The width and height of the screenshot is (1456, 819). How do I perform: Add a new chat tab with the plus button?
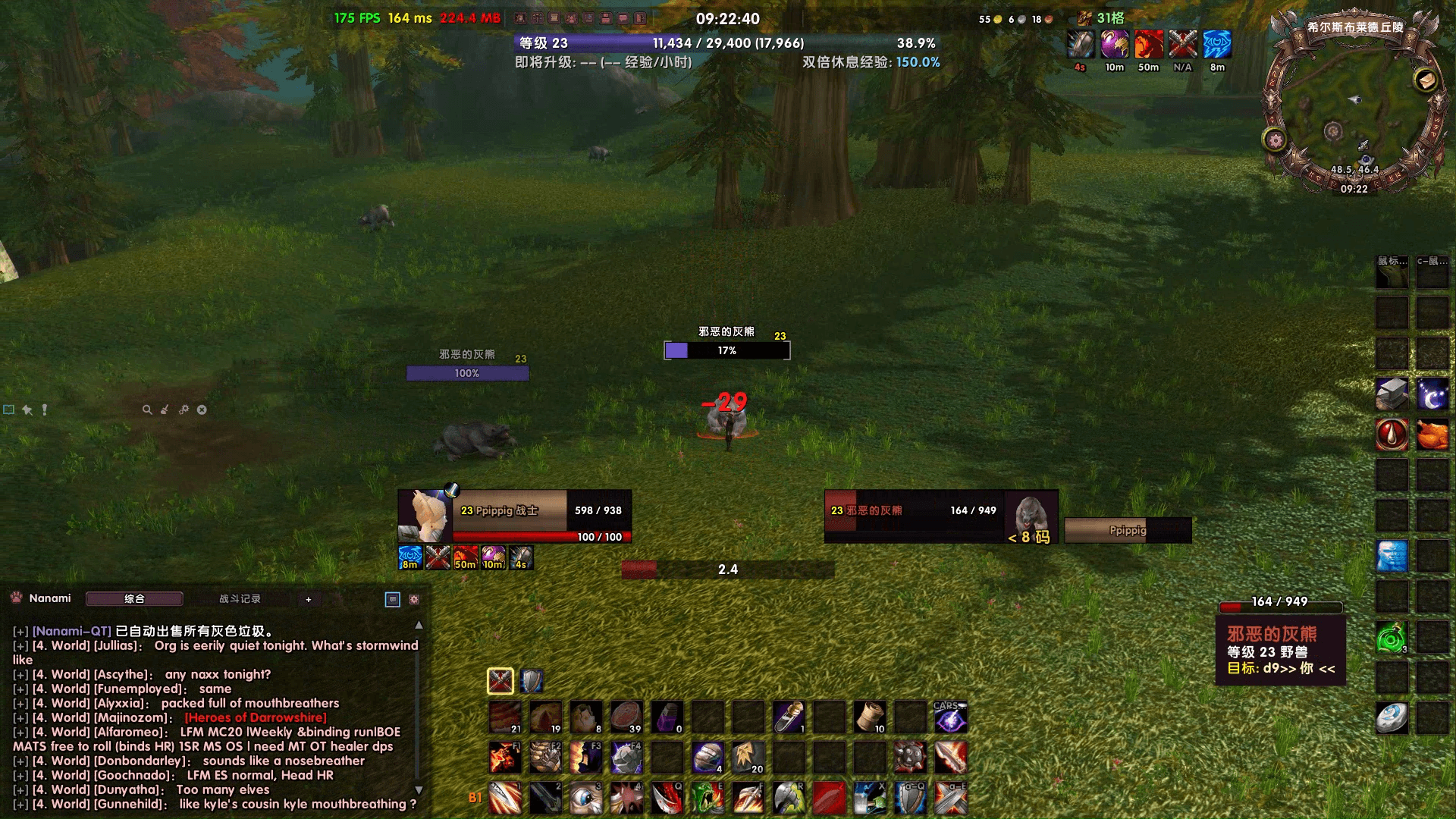(309, 599)
